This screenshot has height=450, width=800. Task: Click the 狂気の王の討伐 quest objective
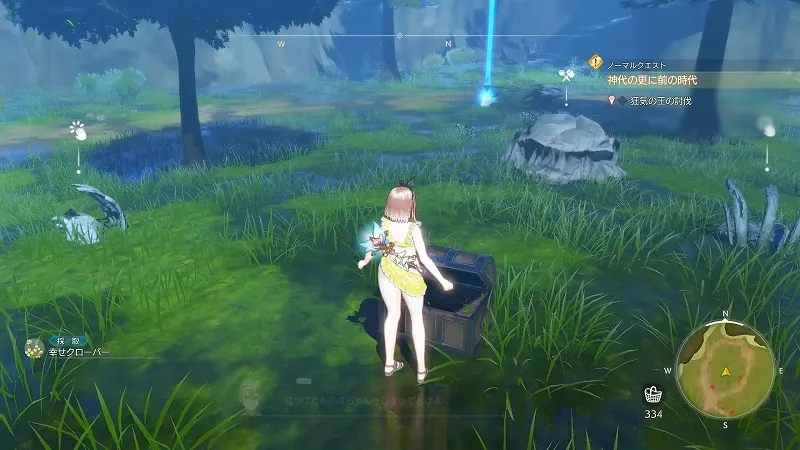(x=661, y=100)
